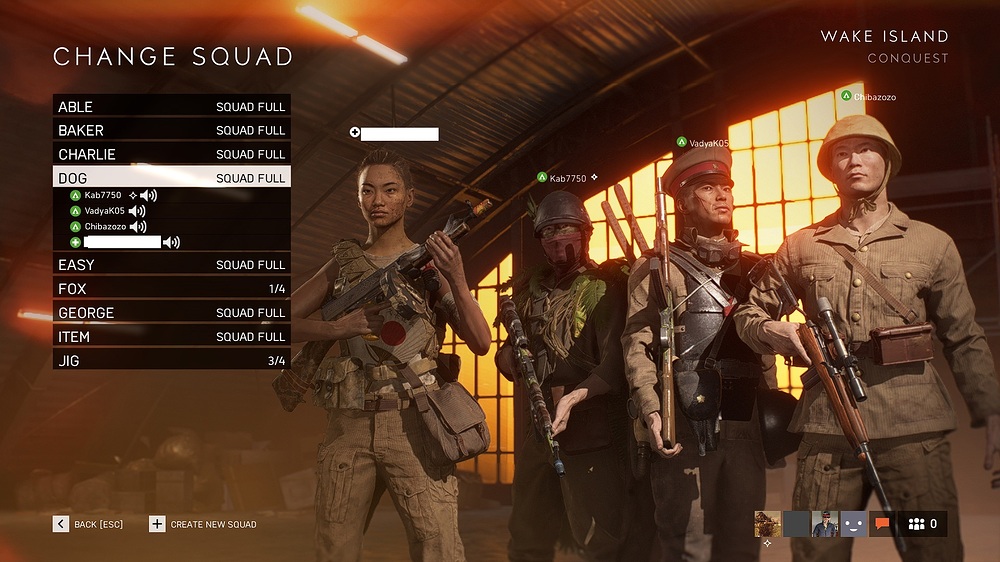Select player Kab7750 in squad list
Viewport: 1000px width, 562px height.
click(x=103, y=195)
